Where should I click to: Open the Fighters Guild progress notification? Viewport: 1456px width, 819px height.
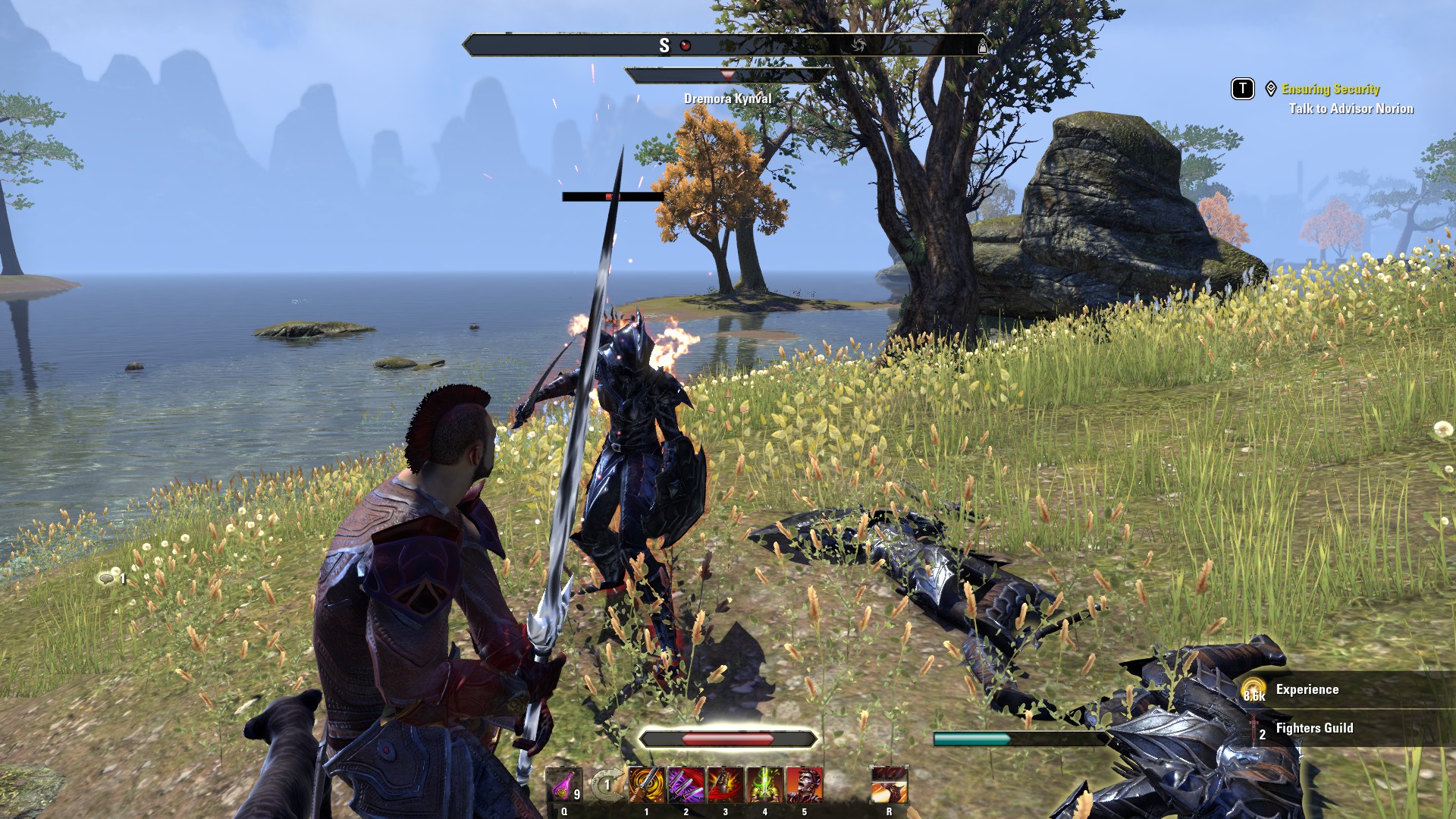[1314, 729]
